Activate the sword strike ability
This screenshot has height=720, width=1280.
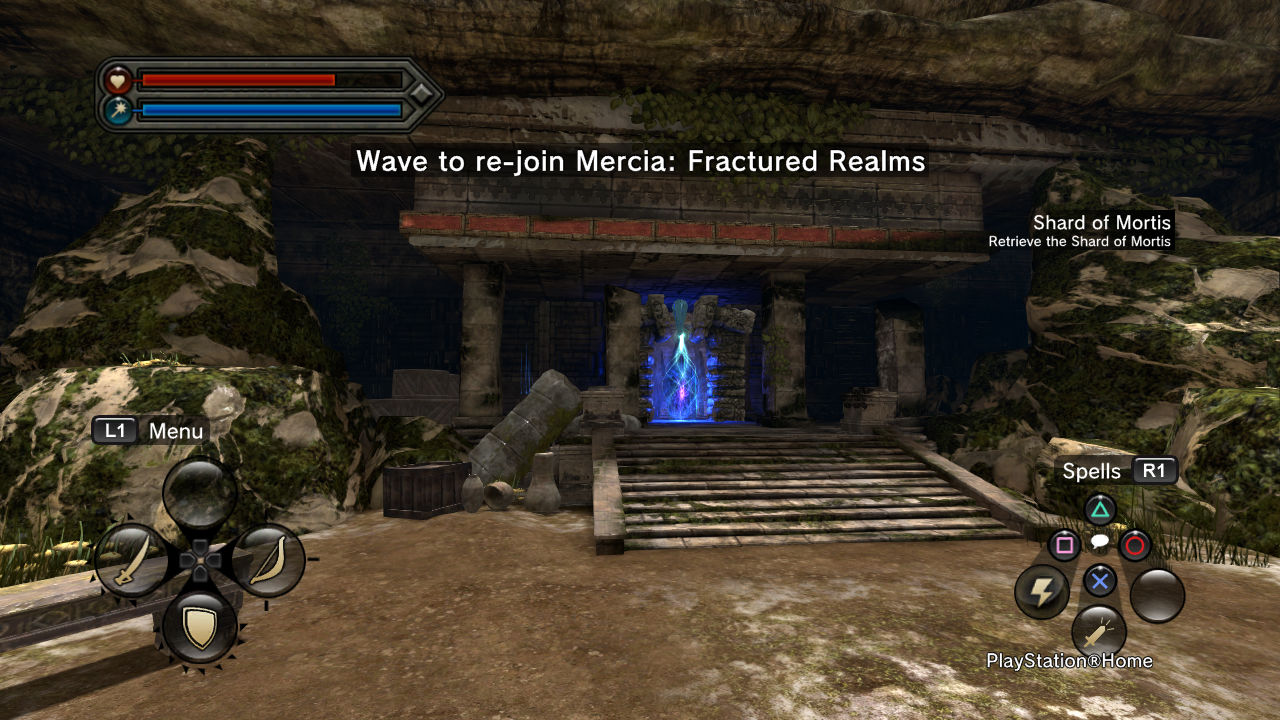point(1099,632)
